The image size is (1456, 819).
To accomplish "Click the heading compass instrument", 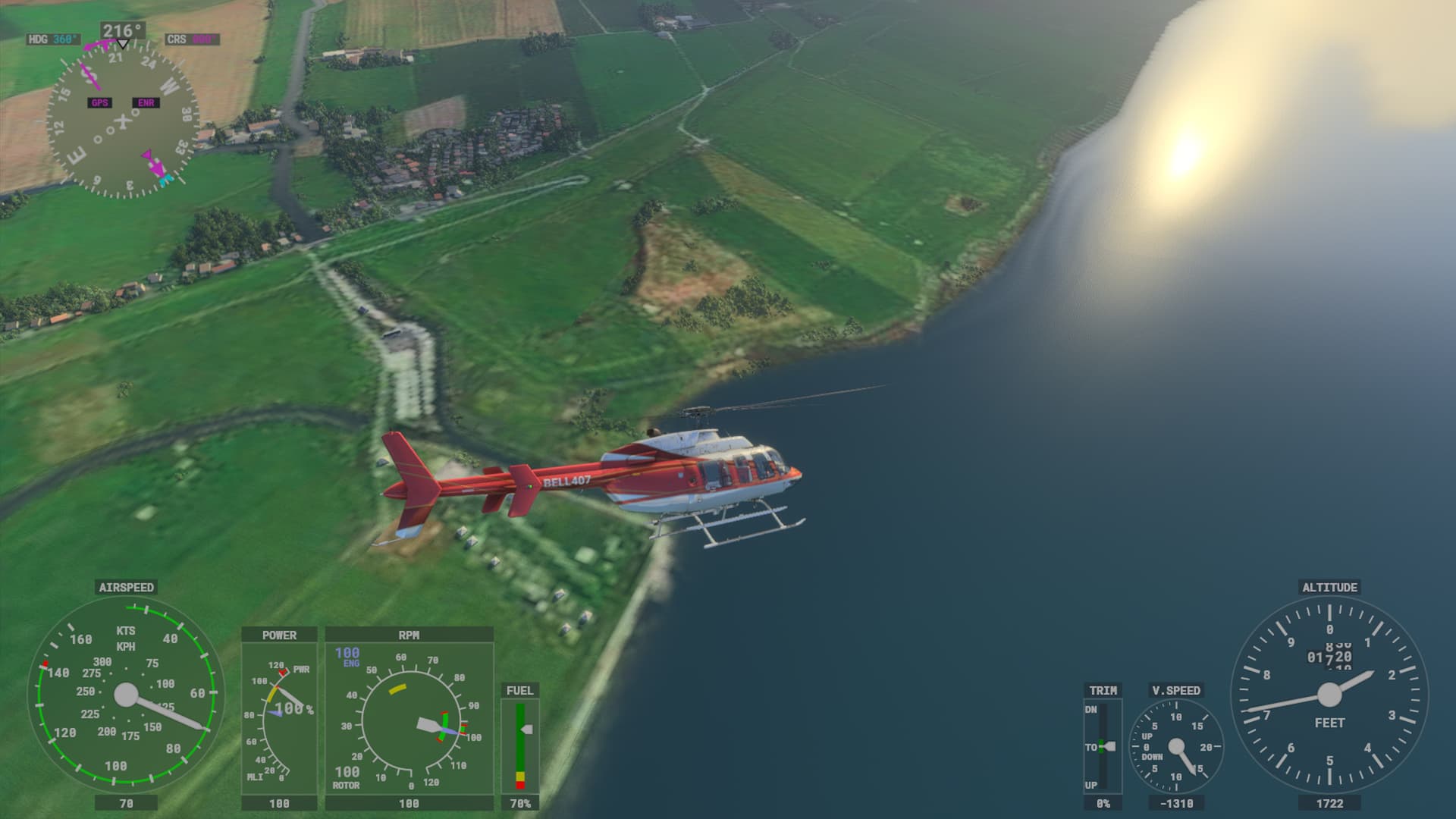I will click(123, 120).
